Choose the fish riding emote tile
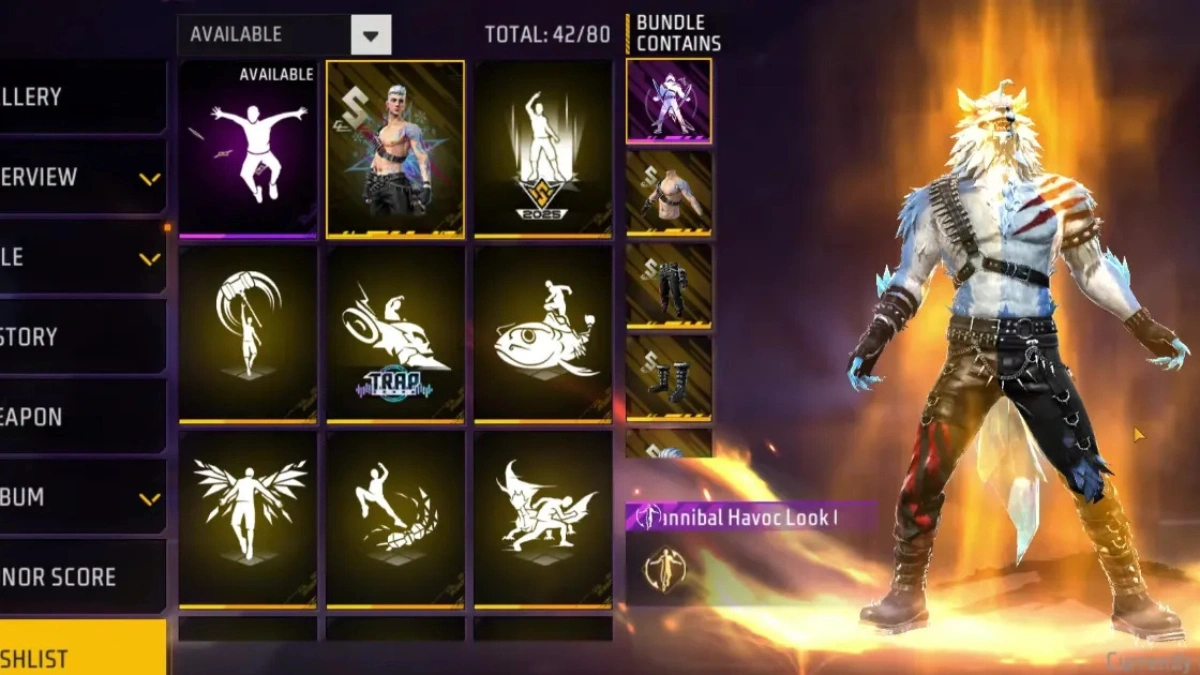This screenshot has width=1200, height=675. (543, 333)
